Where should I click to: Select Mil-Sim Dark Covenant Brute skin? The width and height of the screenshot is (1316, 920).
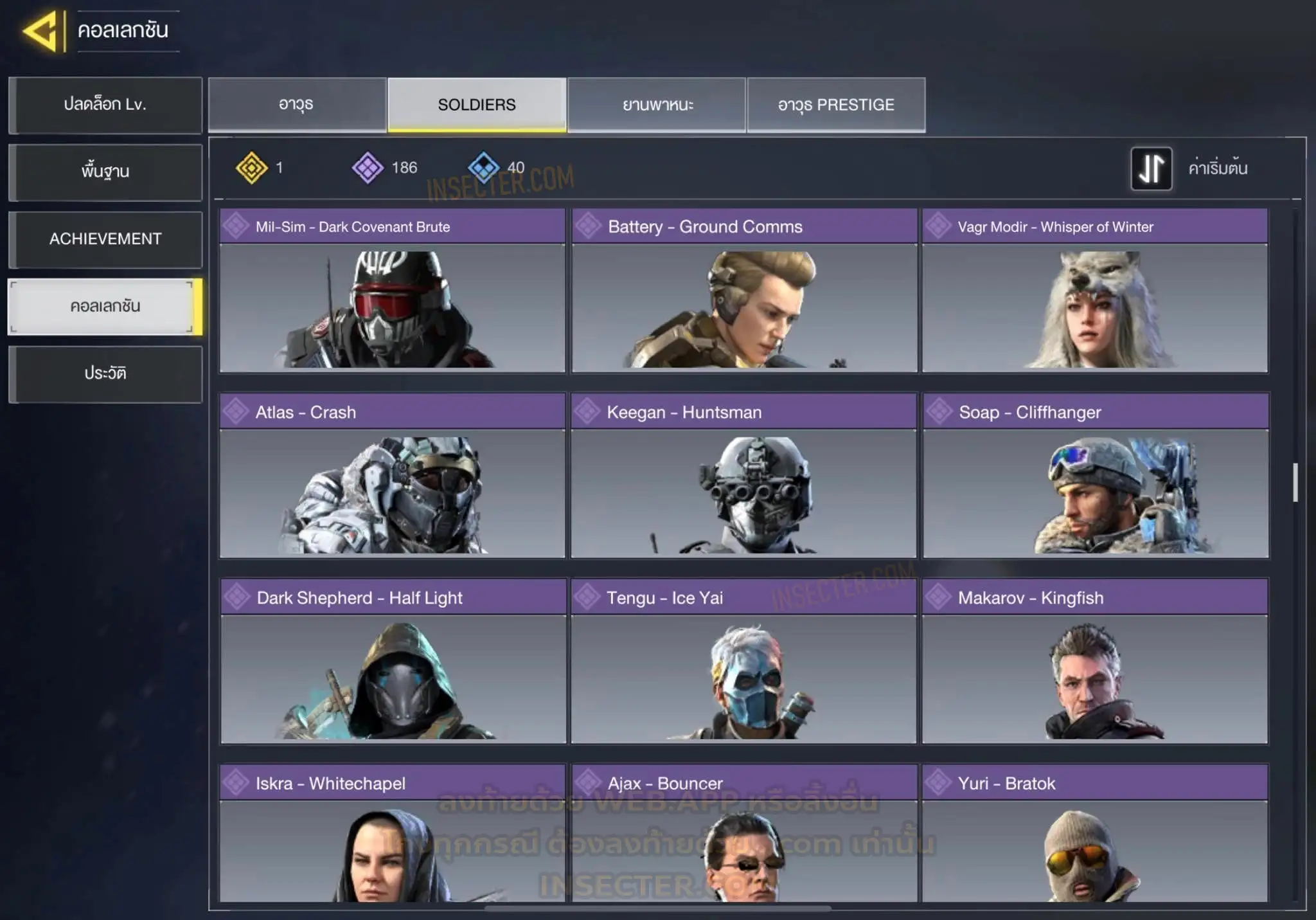pyautogui.click(x=392, y=291)
